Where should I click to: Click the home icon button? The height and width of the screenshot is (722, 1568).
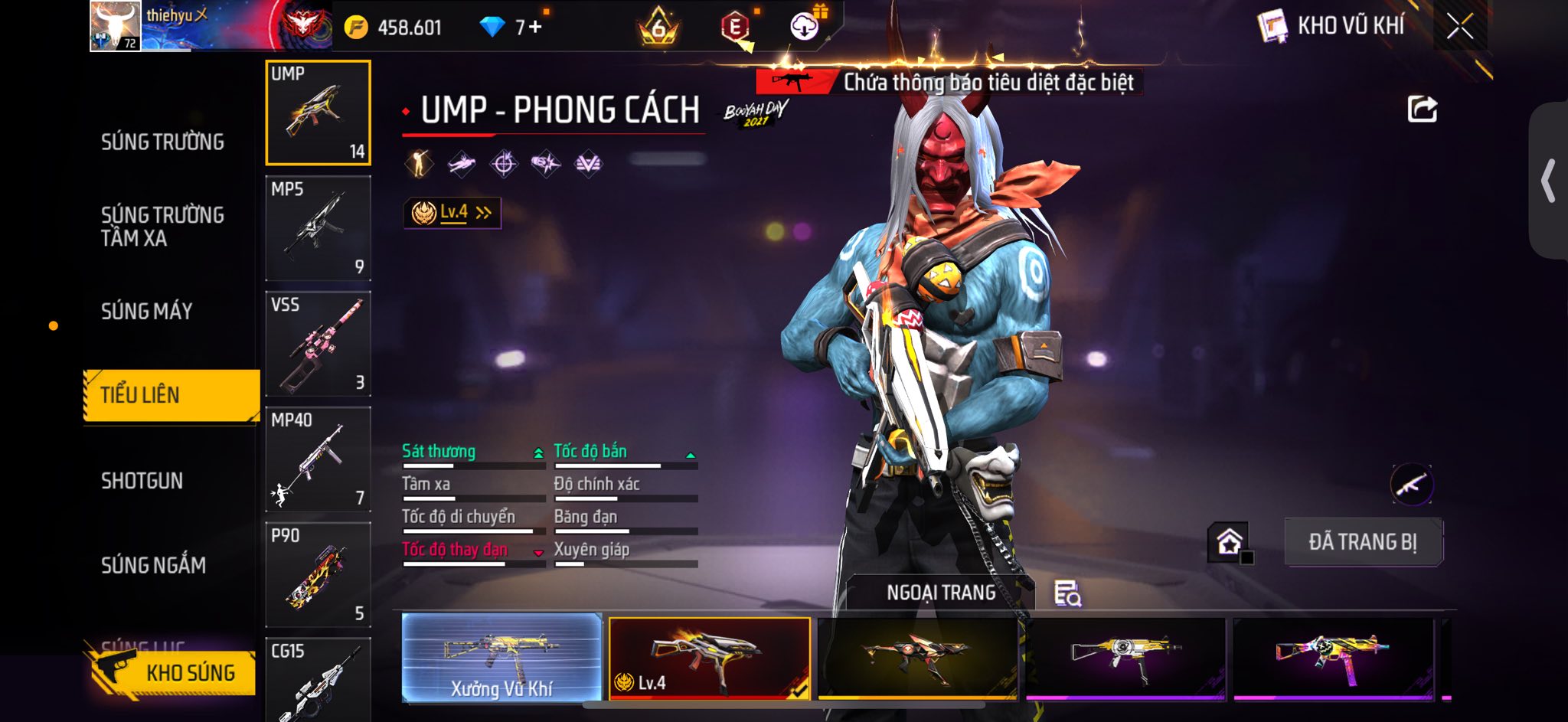1229,542
